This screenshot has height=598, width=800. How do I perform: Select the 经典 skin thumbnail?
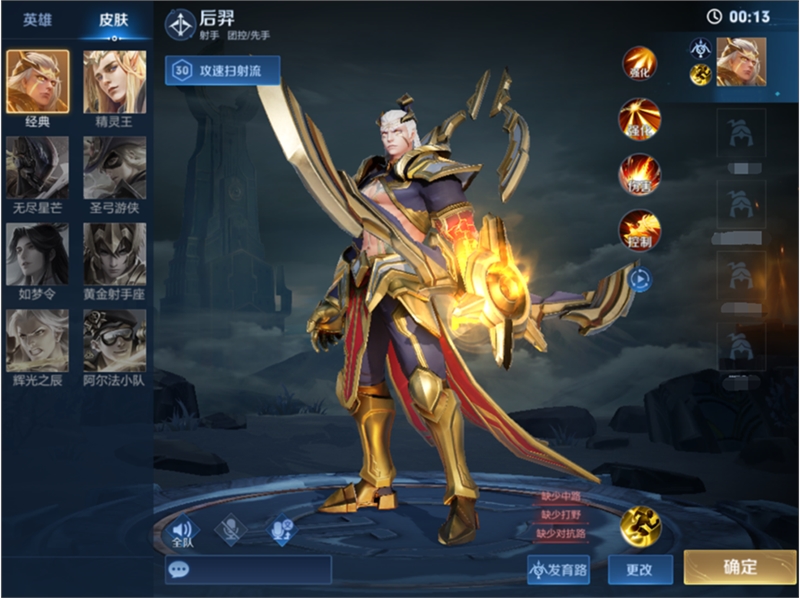(x=38, y=81)
